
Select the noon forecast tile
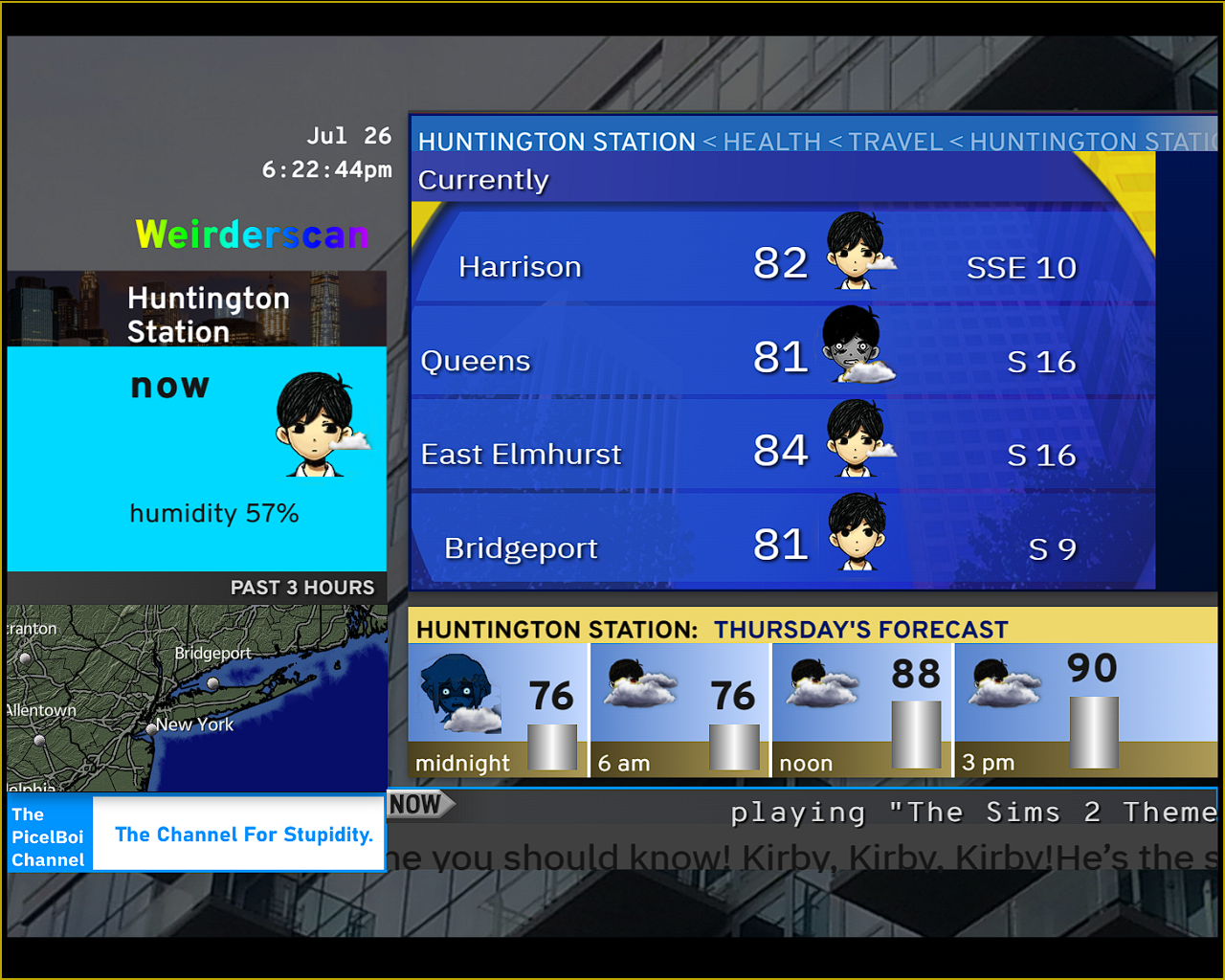(861, 709)
